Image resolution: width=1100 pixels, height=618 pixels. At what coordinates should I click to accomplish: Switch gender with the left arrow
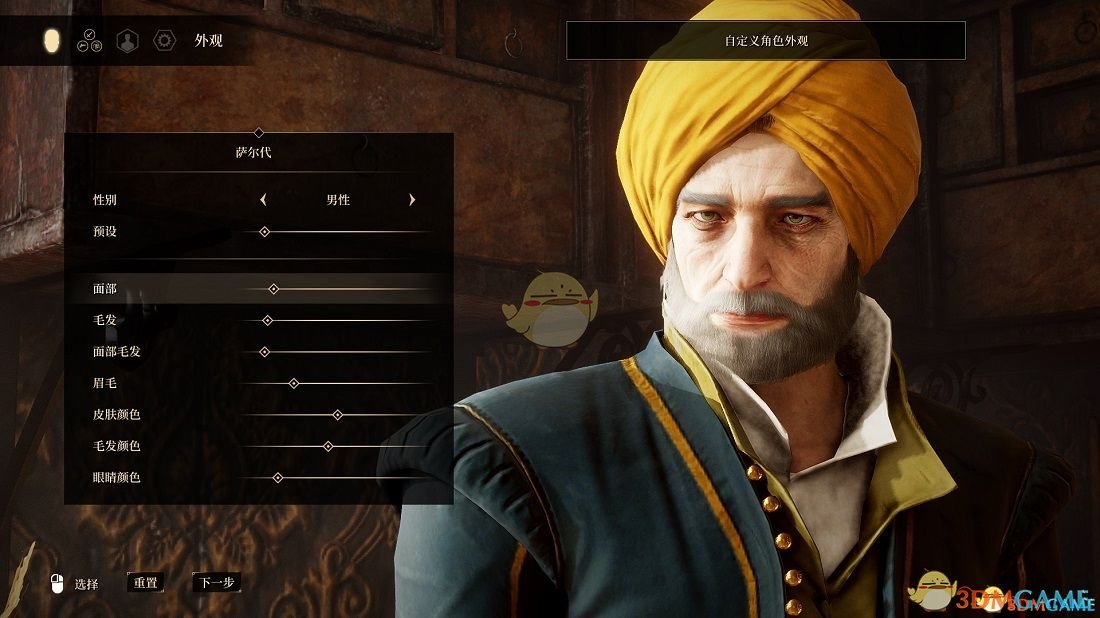[263, 200]
